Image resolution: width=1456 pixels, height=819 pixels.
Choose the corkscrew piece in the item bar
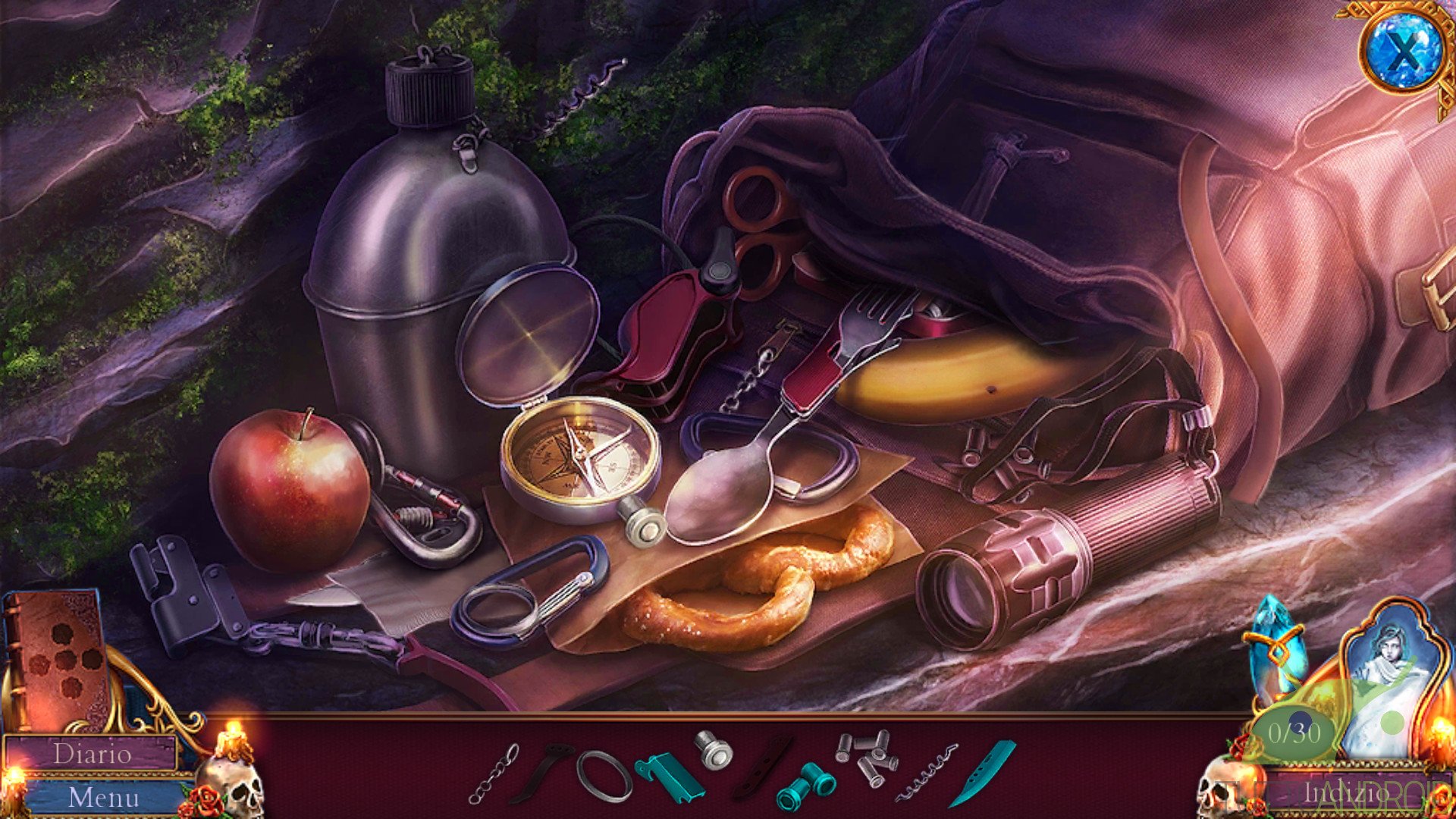point(926,773)
